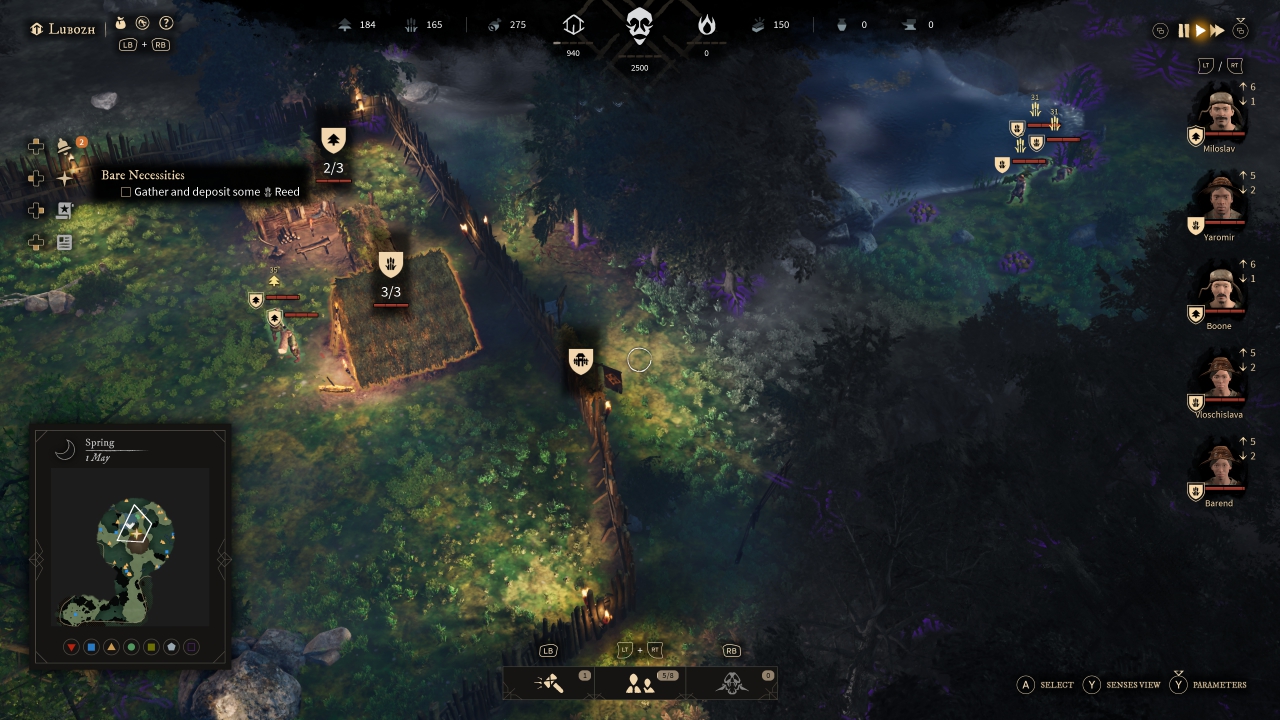The width and height of the screenshot is (1280, 720).
Task: Toggle the red triangle minimap filter
Action: point(71,648)
